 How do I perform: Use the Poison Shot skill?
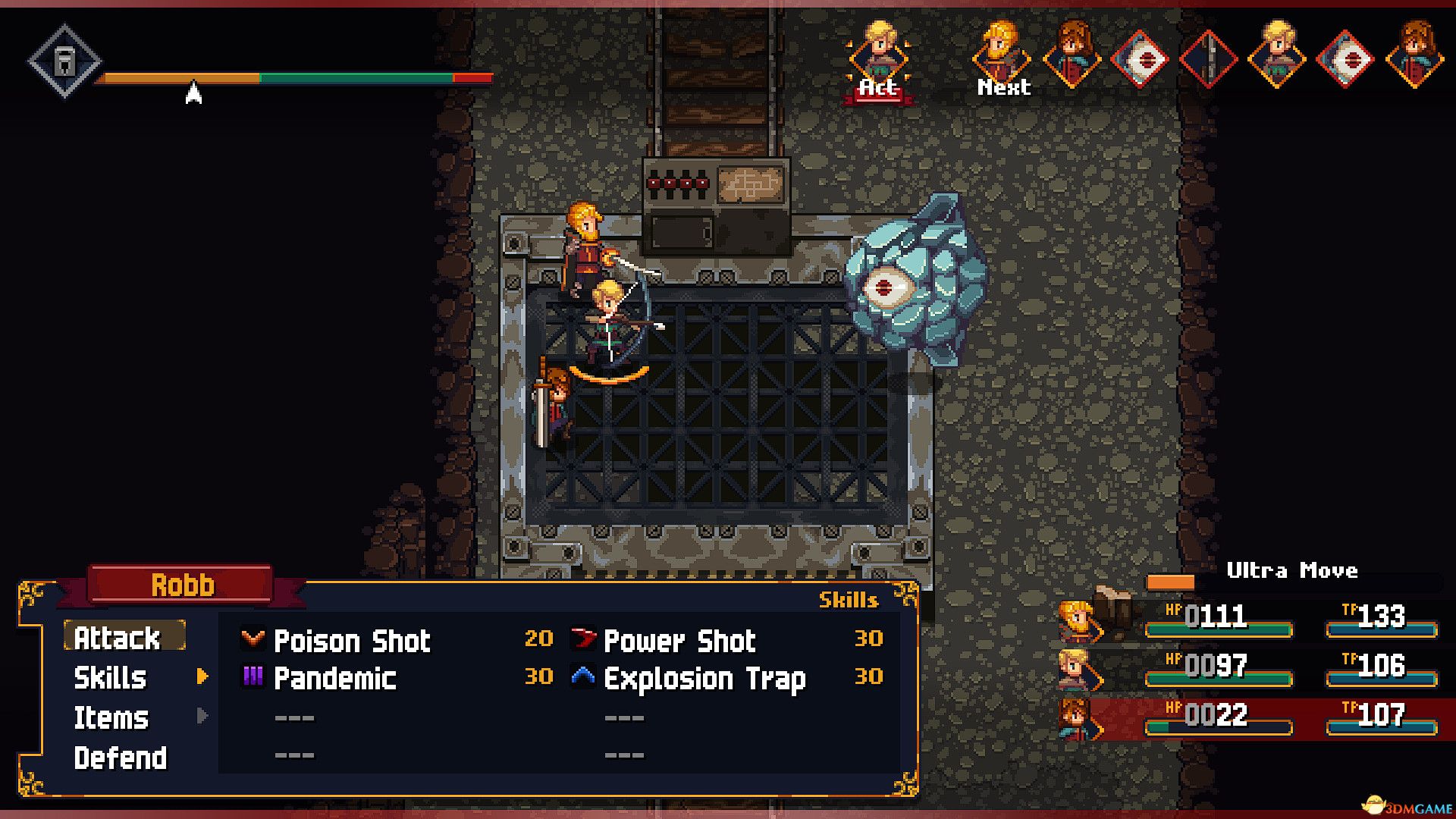coord(352,641)
